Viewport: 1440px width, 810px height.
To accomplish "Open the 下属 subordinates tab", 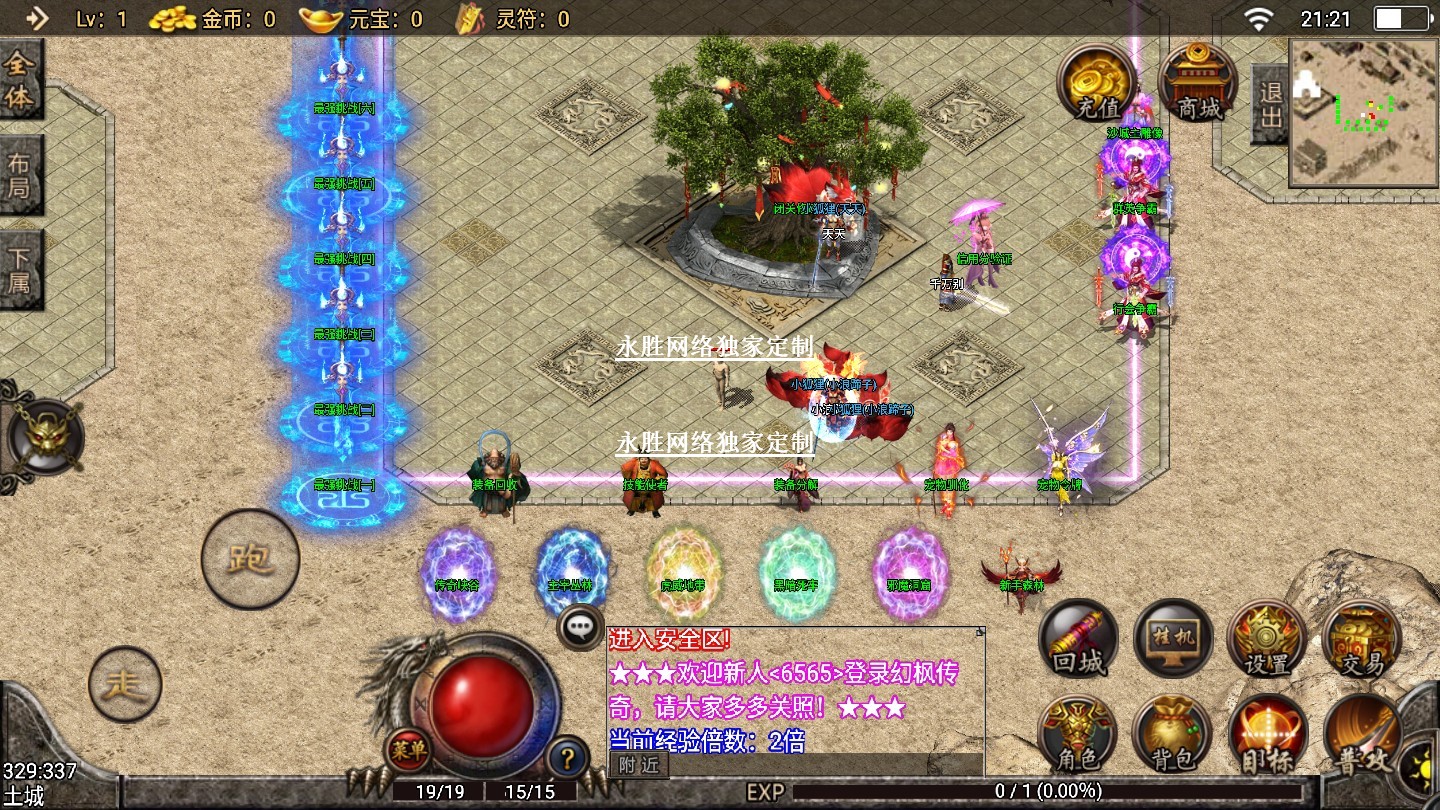I will (x=20, y=268).
